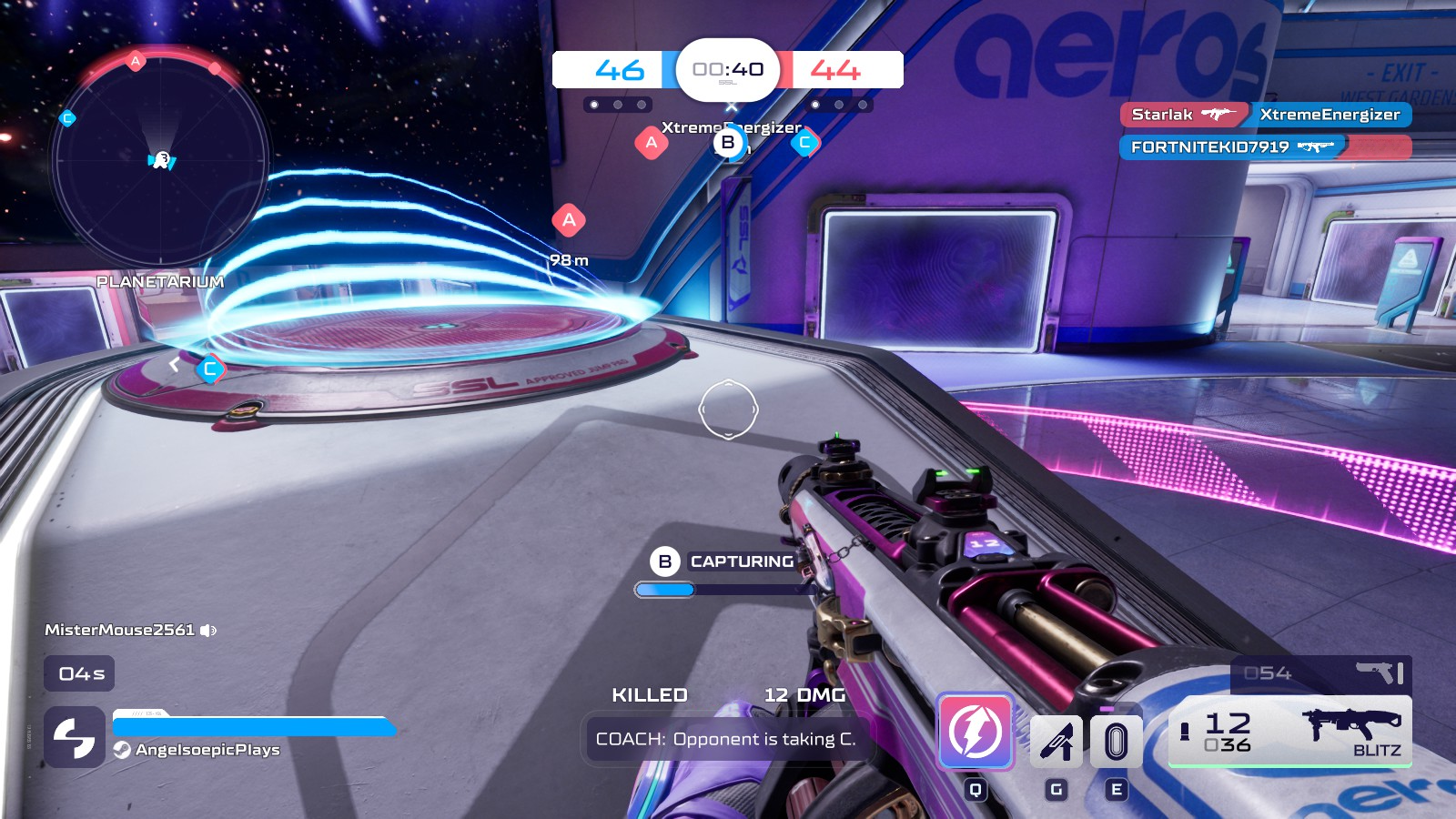Click the circular Planetarium minimap
The image size is (1456, 819).
pos(160,161)
